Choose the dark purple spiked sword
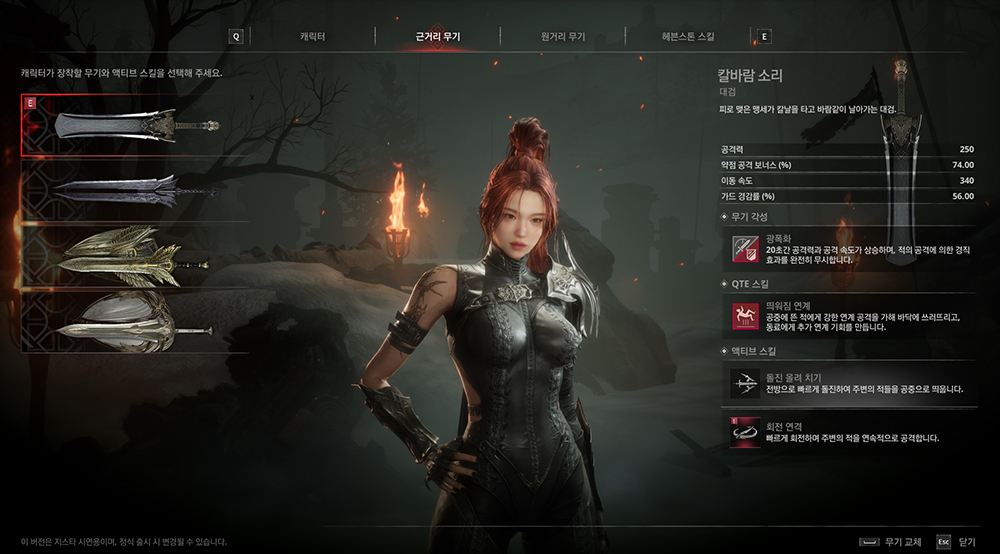Viewport: 1000px width, 554px height. [x=134, y=190]
